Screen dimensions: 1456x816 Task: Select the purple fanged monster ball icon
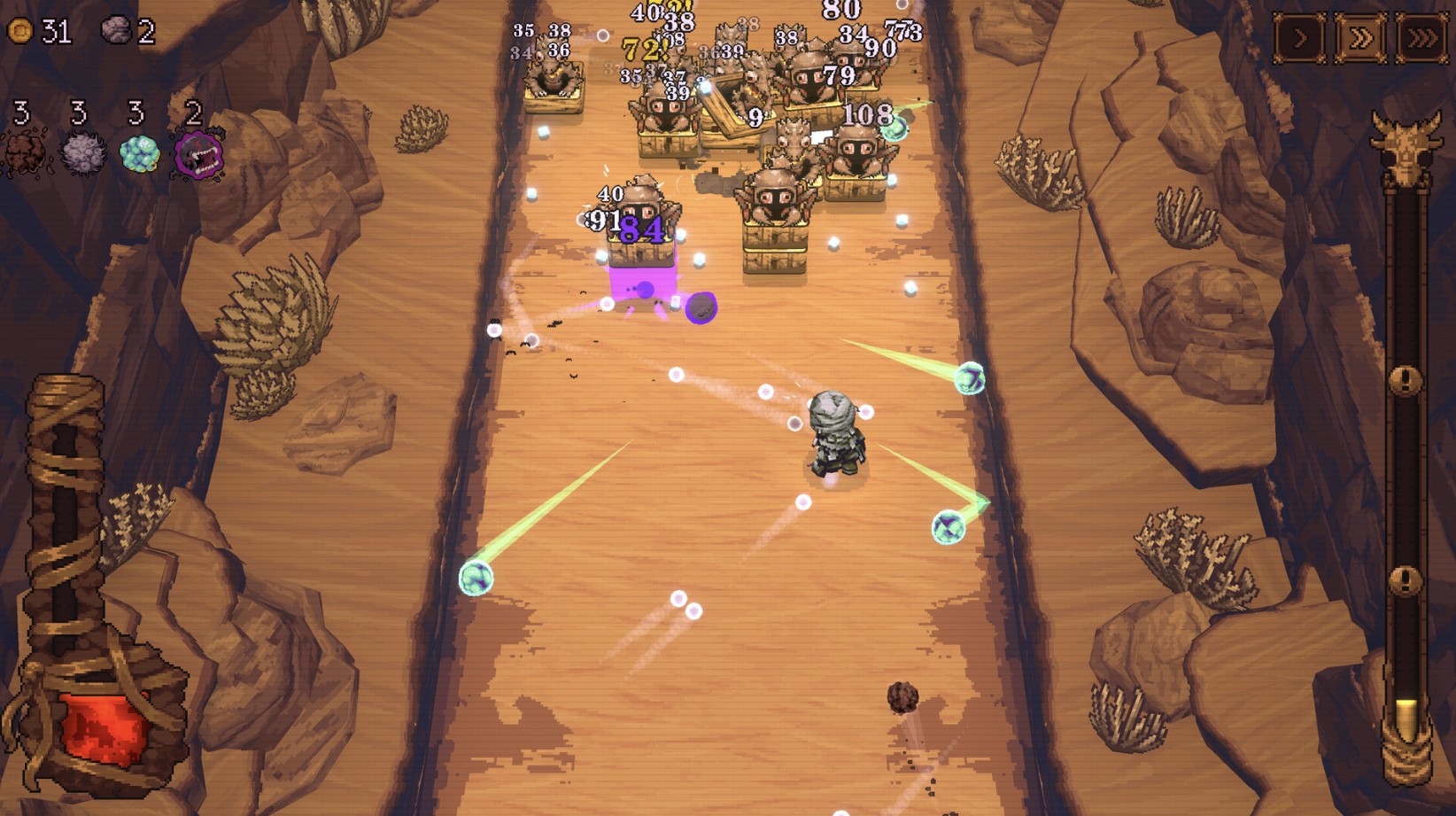pos(197,154)
